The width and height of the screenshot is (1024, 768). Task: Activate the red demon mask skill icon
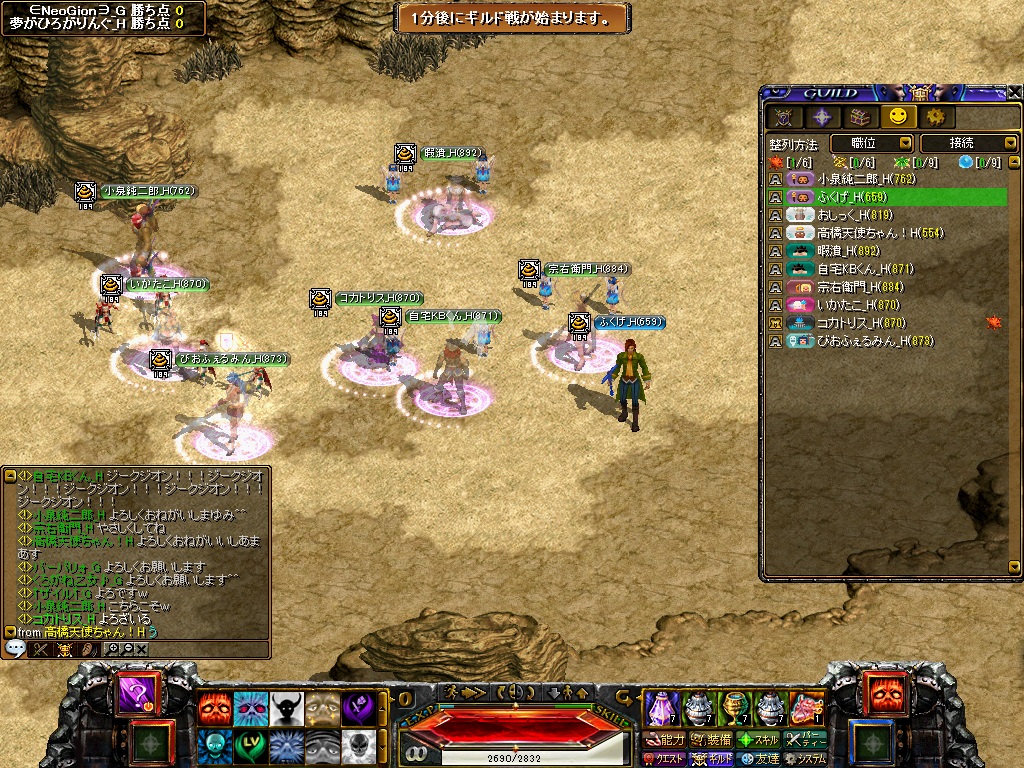point(215,709)
